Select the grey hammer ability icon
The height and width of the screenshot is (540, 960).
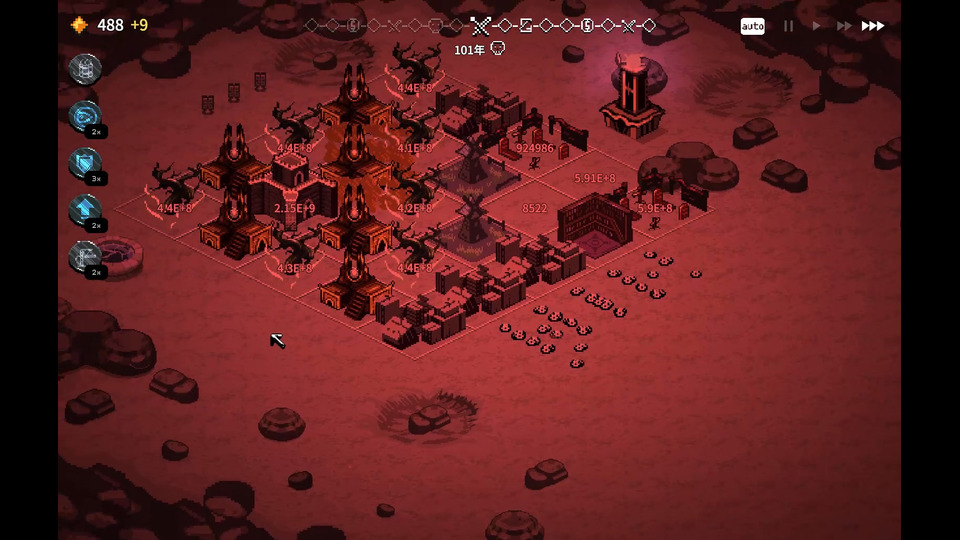[85, 257]
